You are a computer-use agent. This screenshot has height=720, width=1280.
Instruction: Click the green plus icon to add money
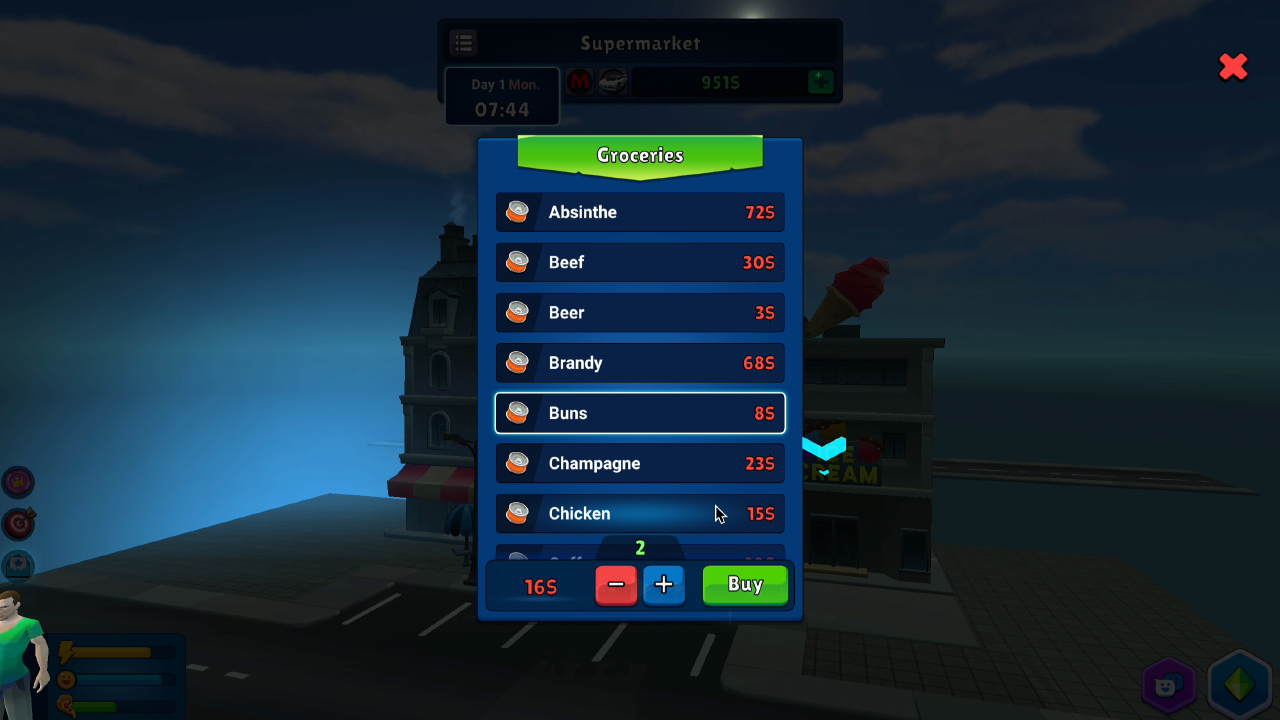820,82
